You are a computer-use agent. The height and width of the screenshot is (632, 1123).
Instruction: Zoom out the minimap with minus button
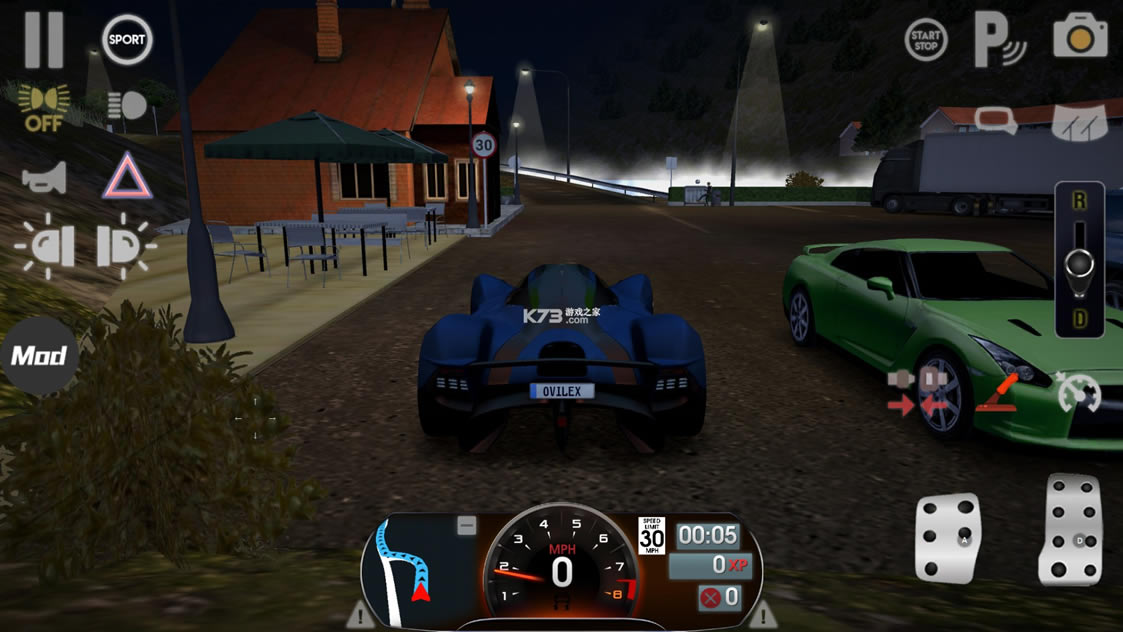[x=467, y=526]
